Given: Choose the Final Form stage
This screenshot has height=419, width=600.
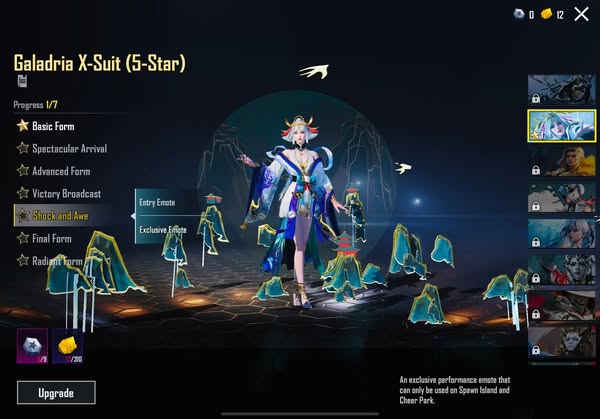Looking at the screenshot, I should point(50,238).
